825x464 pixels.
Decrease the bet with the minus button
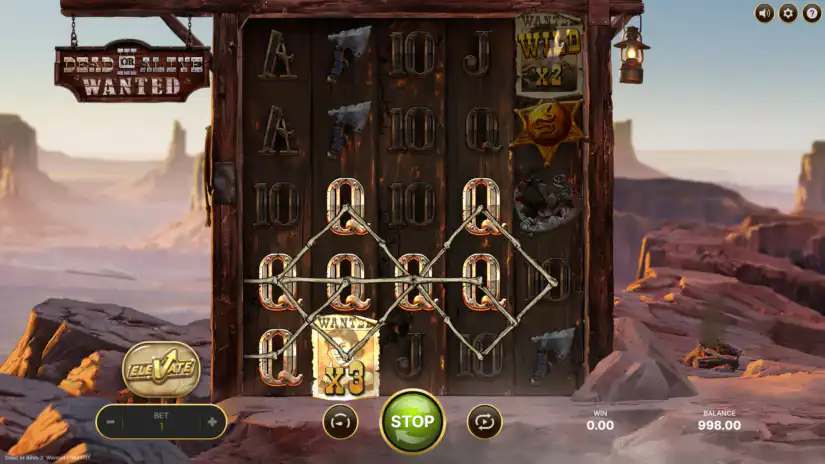pyautogui.click(x=110, y=422)
